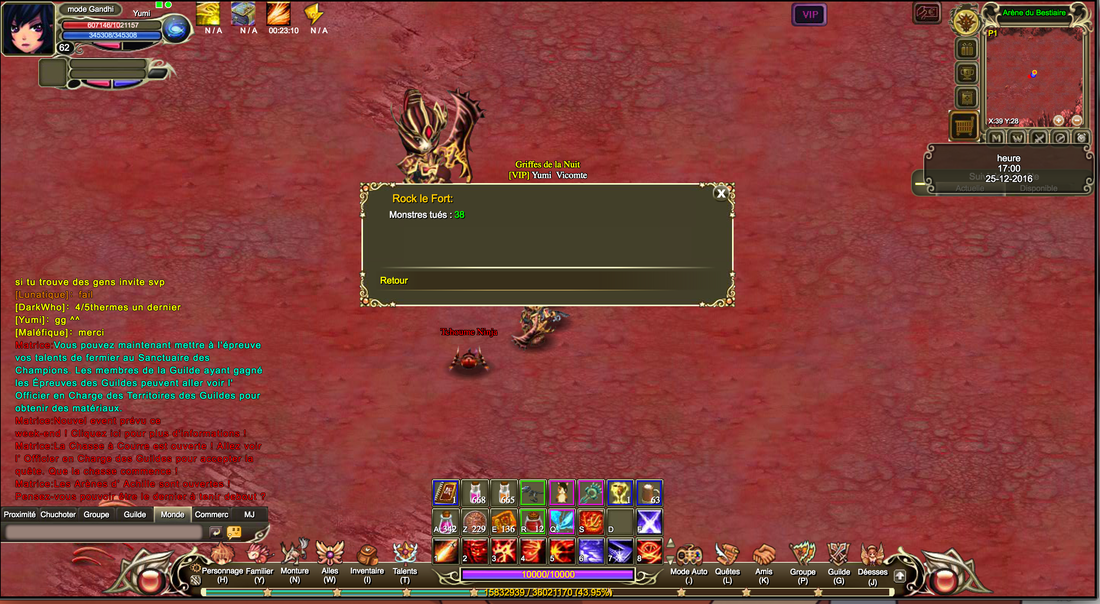Zoom out on the minimap
The height and width of the screenshot is (604, 1100).
[x=1077, y=120]
